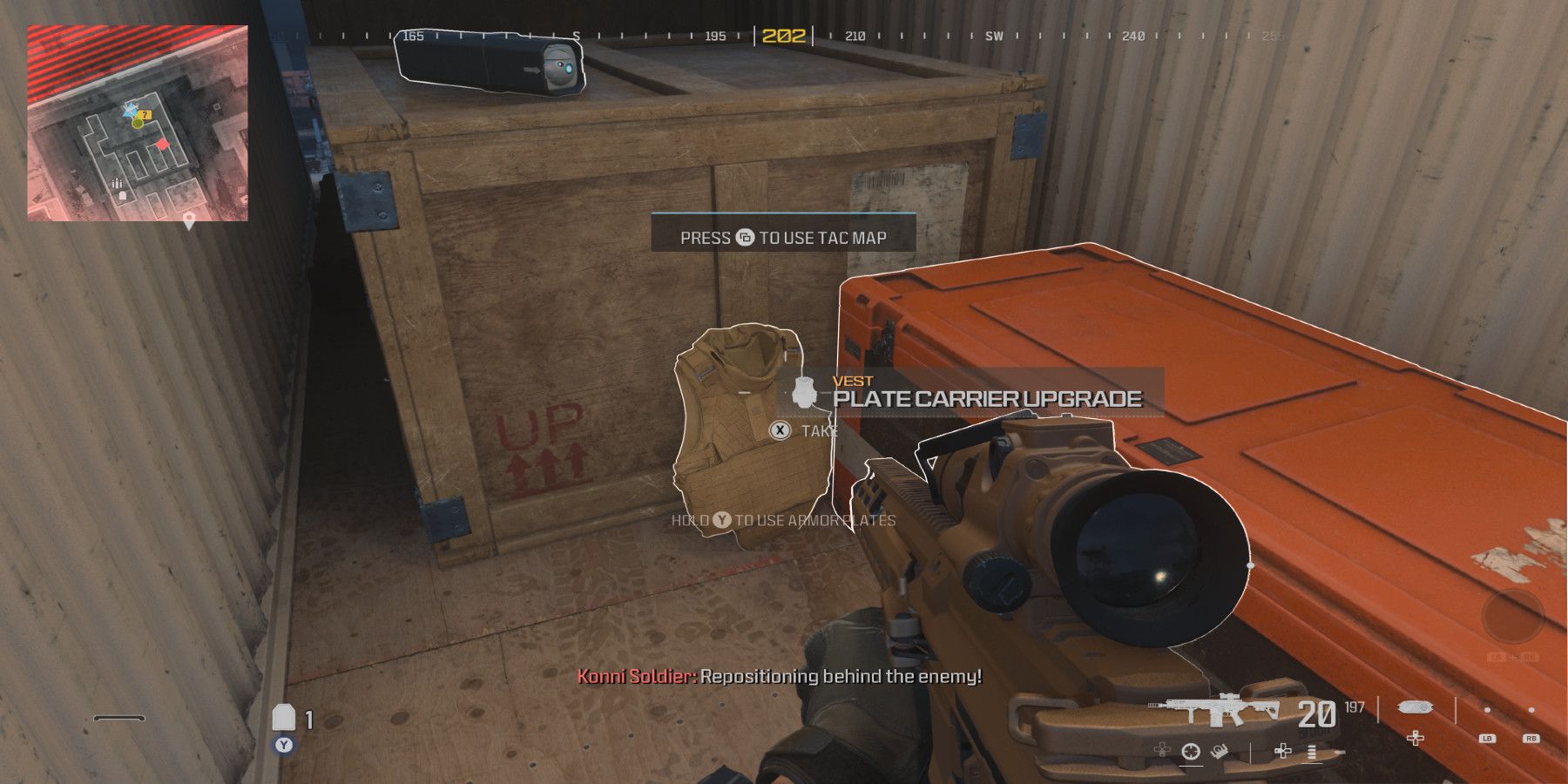Viewport: 1568px width, 784px height.
Task: Click the RB bumper indicator
Action: [1531, 738]
